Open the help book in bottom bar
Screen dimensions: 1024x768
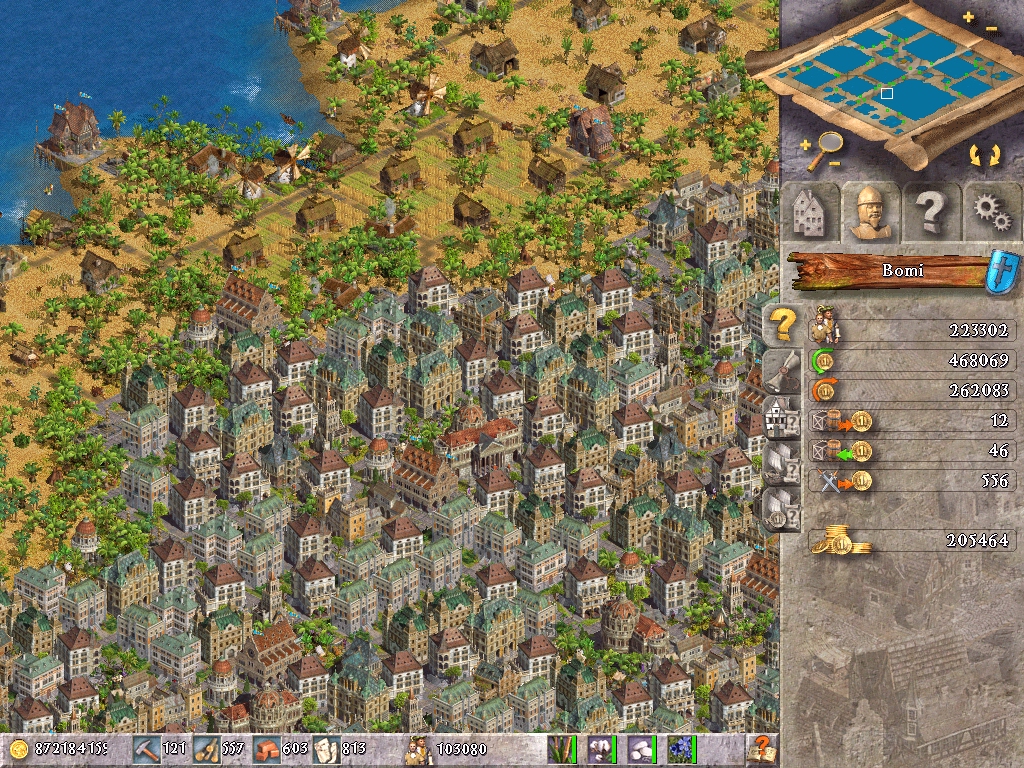(x=762, y=748)
